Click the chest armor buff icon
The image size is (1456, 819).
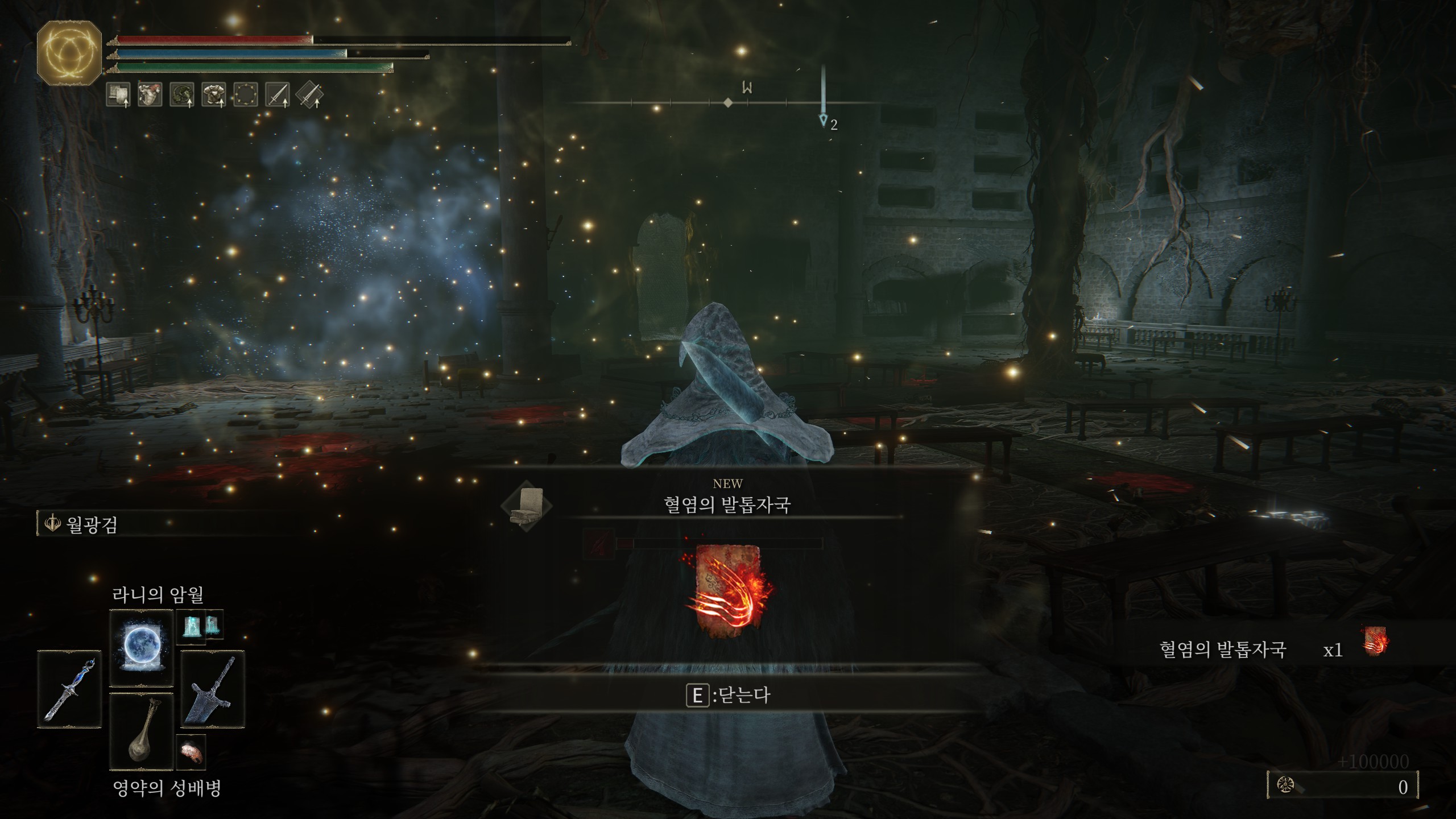coord(214,94)
